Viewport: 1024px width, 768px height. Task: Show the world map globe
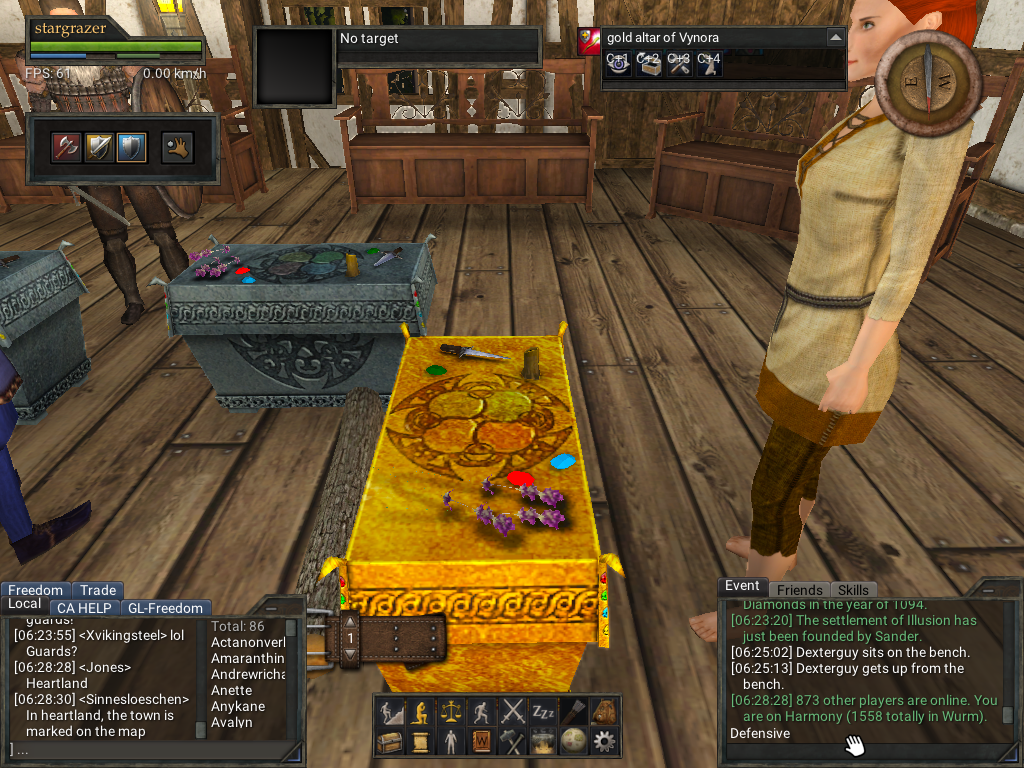pos(574,742)
